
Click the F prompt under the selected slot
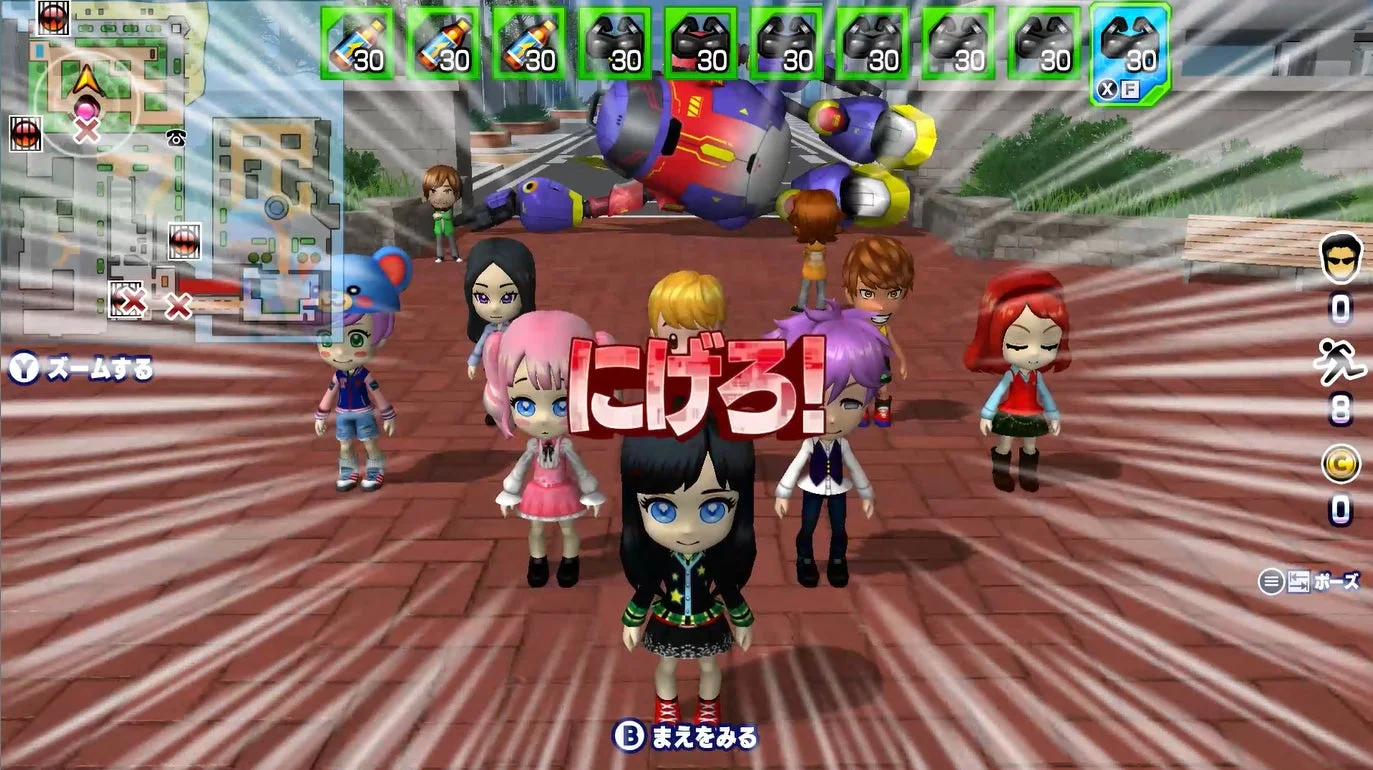click(x=1129, y=87)
